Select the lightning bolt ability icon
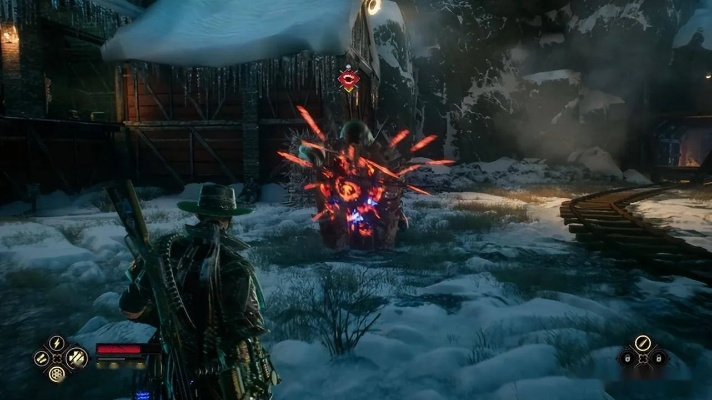The height and width of the screenshot is (400, 712). 57,343
